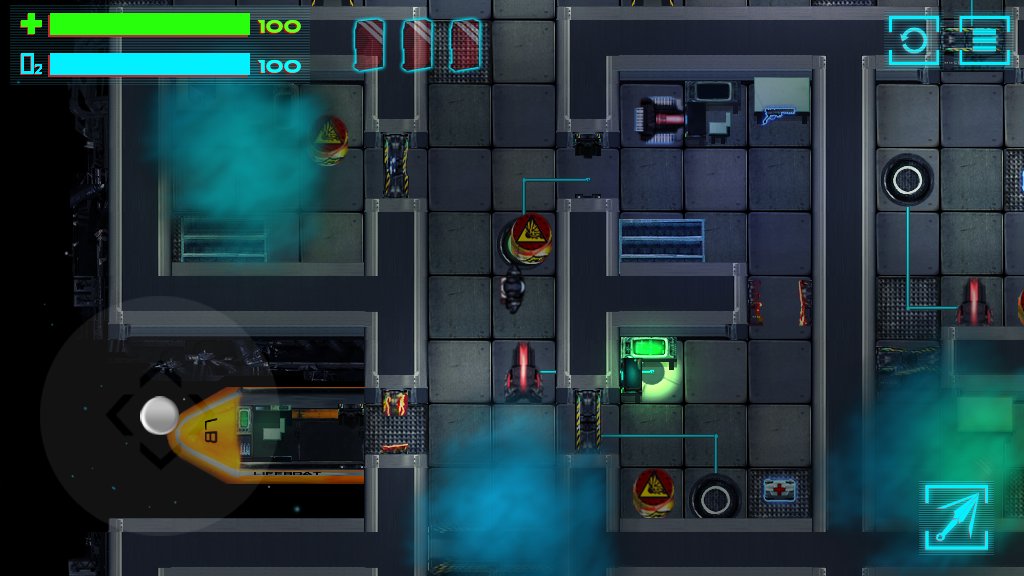Viewport: 1024px width, 576px height.
Task: Open the hamburger menu button
Action: (984, 40)
